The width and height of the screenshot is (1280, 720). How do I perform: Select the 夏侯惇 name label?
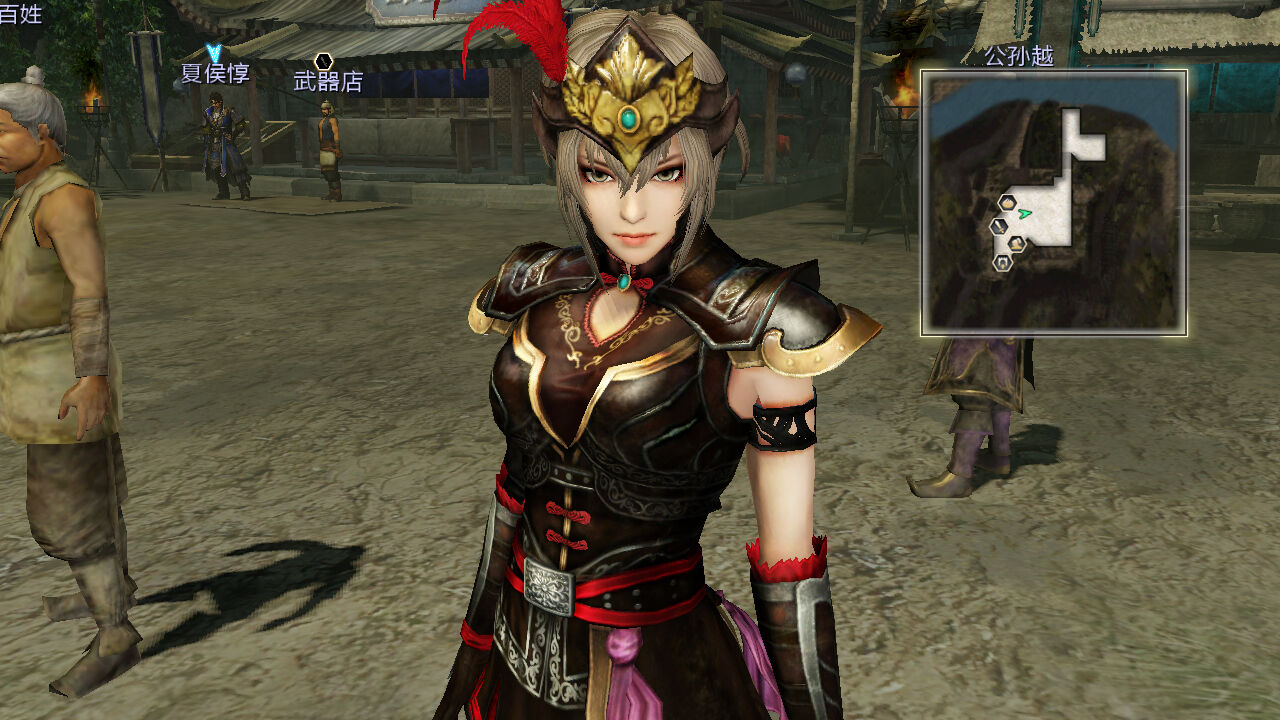pos(215,74)
